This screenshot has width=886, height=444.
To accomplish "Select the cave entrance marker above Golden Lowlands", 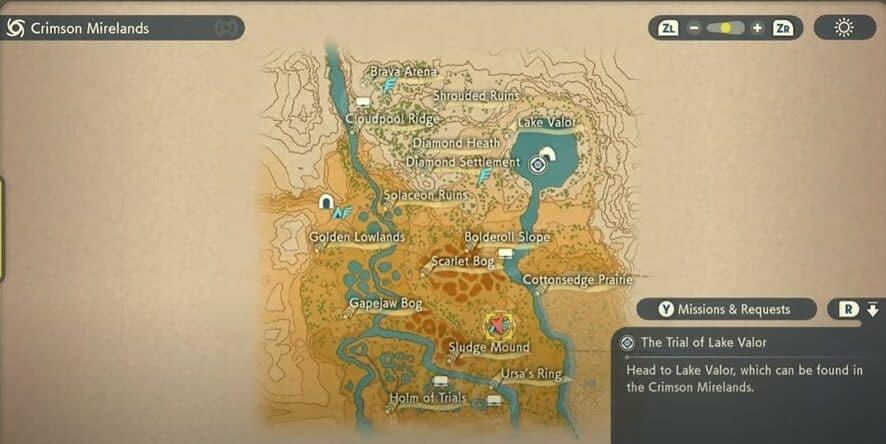I will (x=326, y=202).
